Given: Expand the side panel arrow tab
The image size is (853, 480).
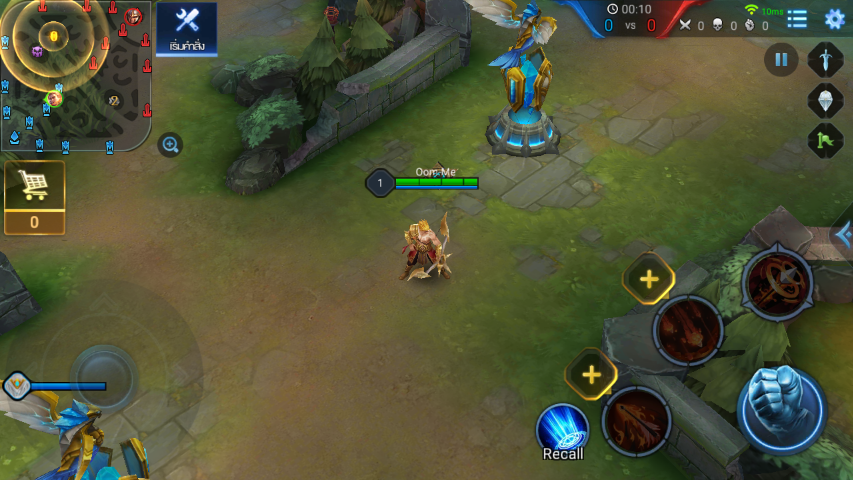Looking at the screenshot, I should (843, 236).
